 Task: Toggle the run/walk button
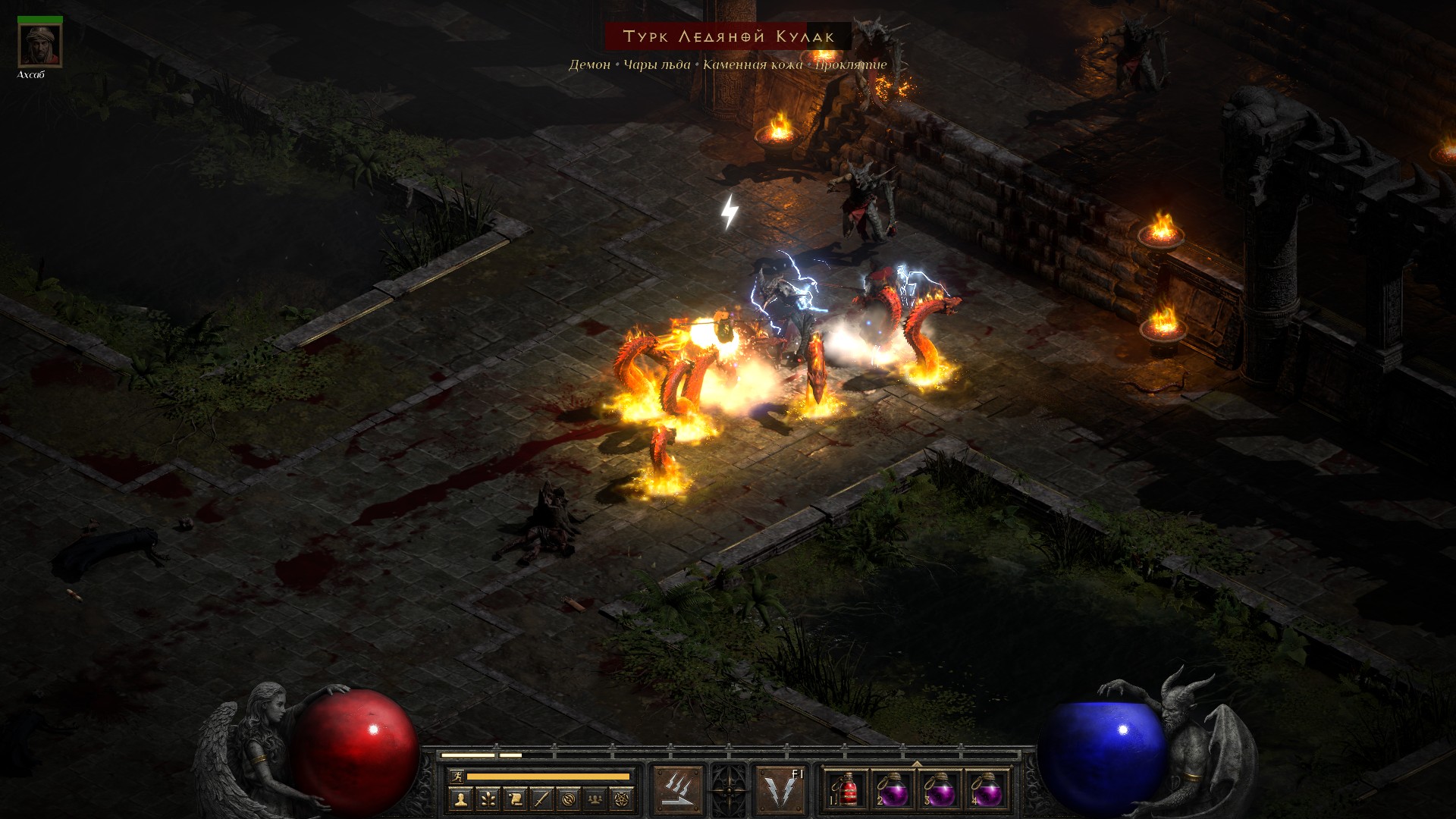[456, 776]
